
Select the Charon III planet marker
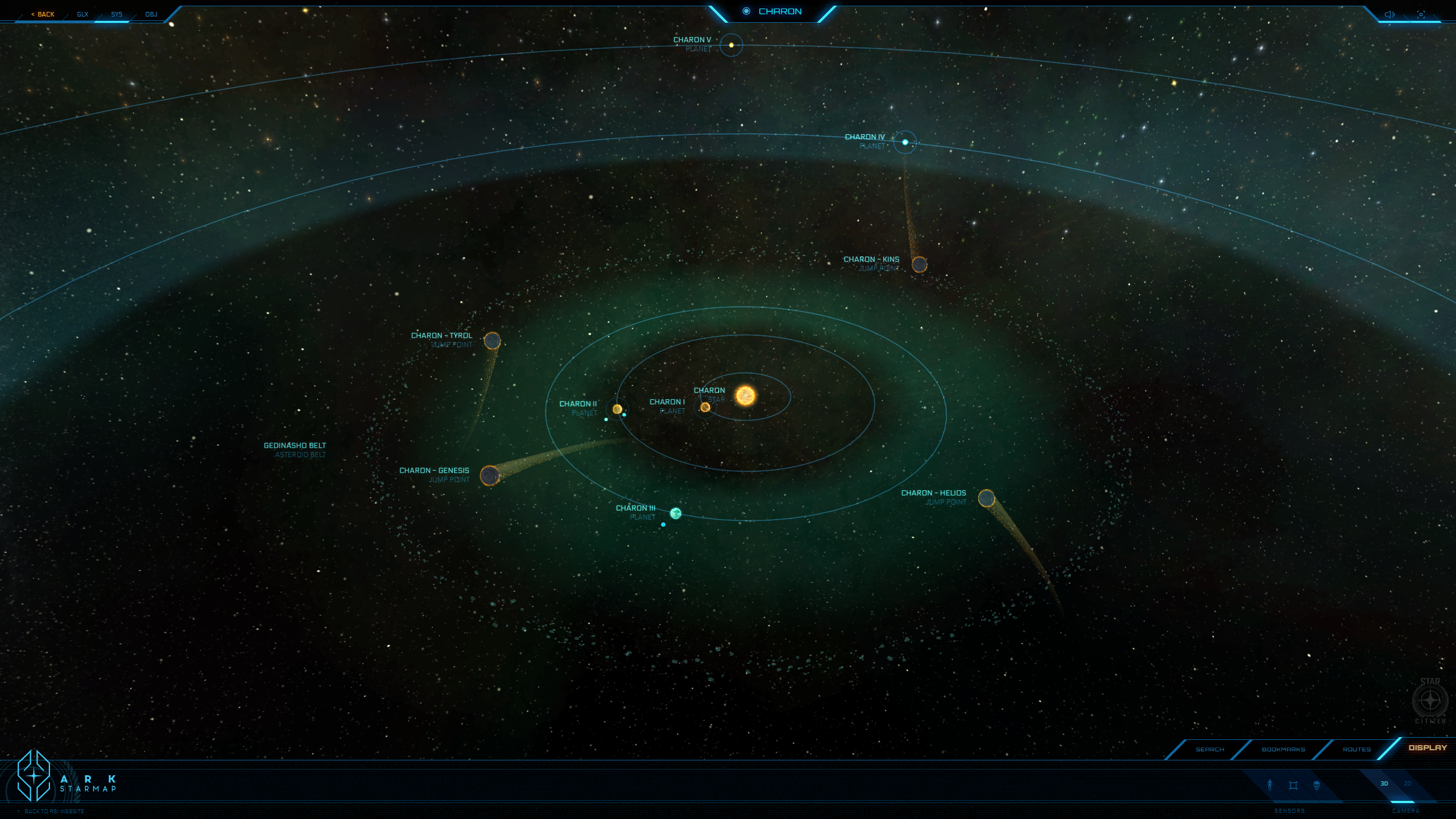point(676,514)
